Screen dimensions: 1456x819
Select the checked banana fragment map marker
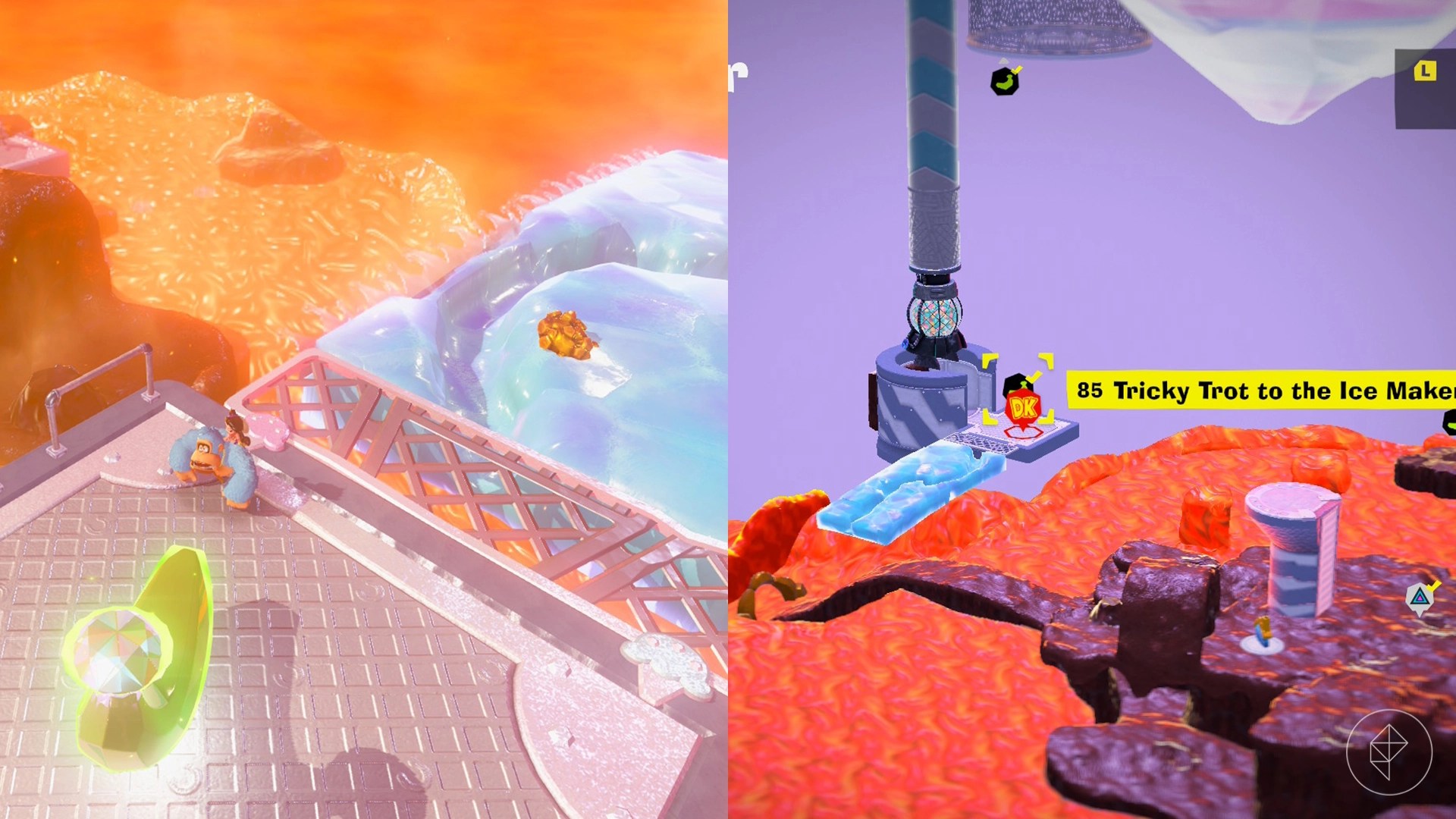coord(1005,82)
